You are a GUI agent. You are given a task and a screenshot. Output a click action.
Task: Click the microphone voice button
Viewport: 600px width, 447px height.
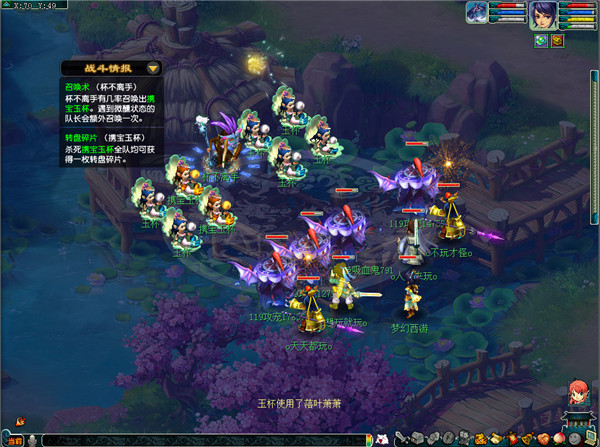pos(33,440)
